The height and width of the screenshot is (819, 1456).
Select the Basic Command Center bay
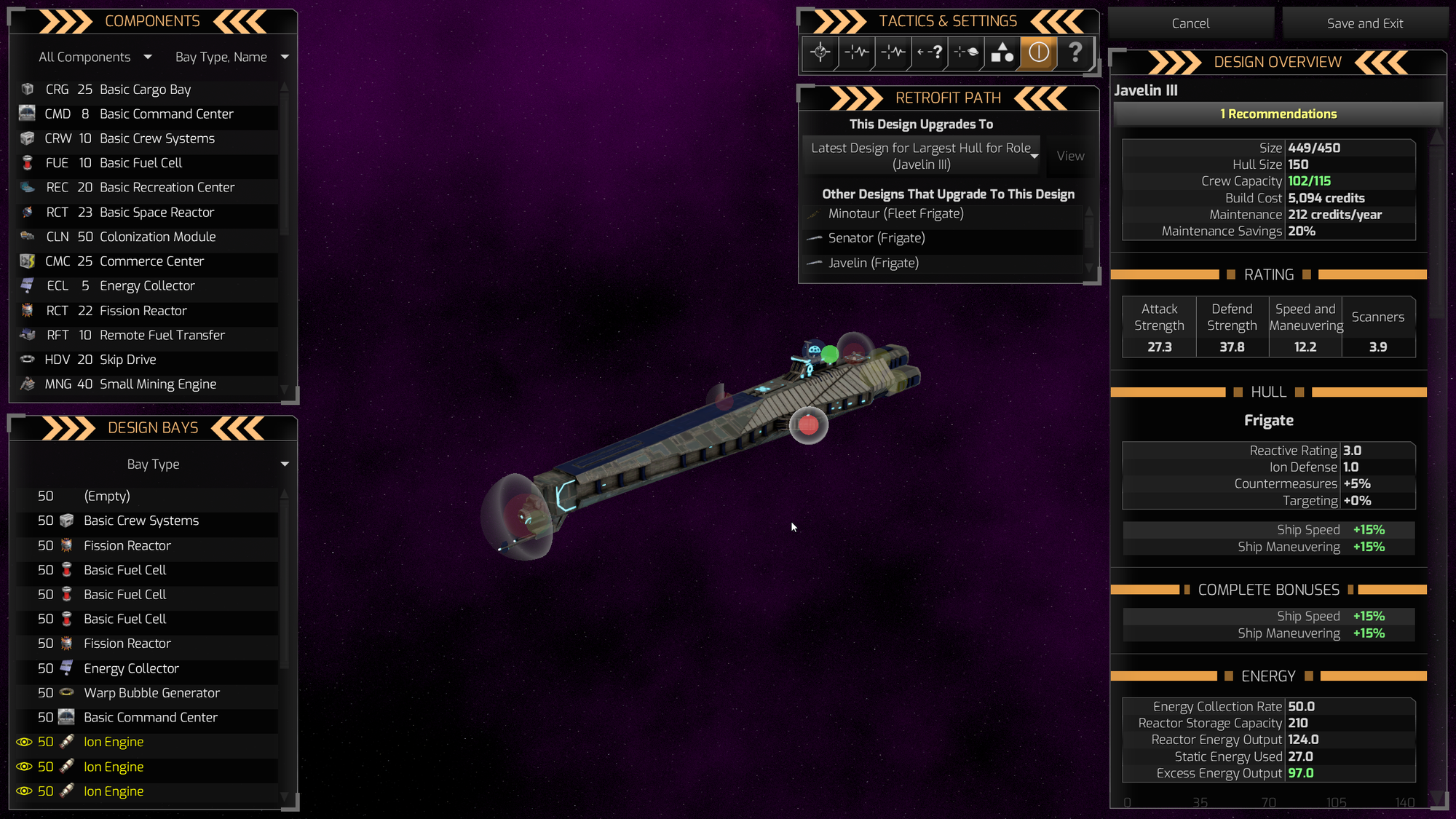click(150, 717)
